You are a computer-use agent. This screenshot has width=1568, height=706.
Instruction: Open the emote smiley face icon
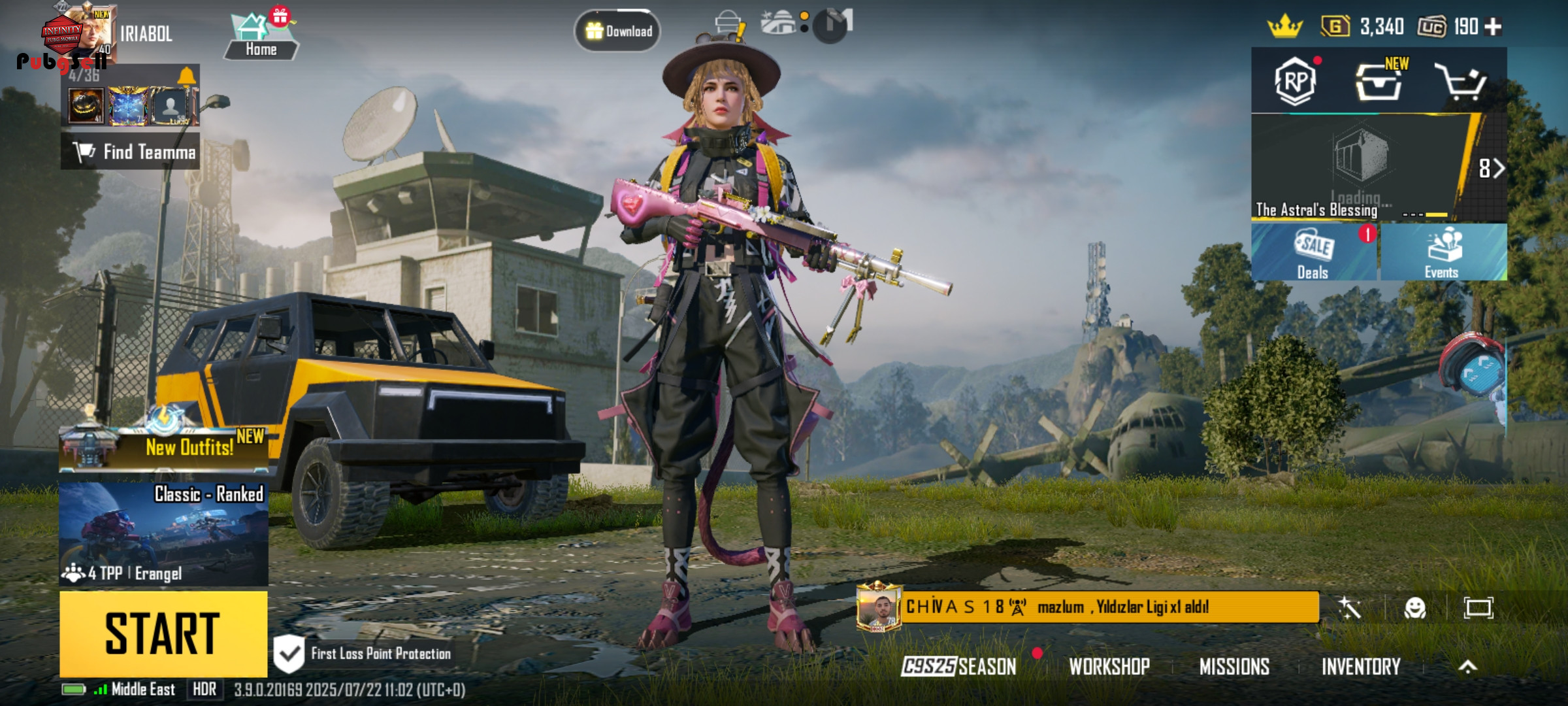tap(1414, 608)
